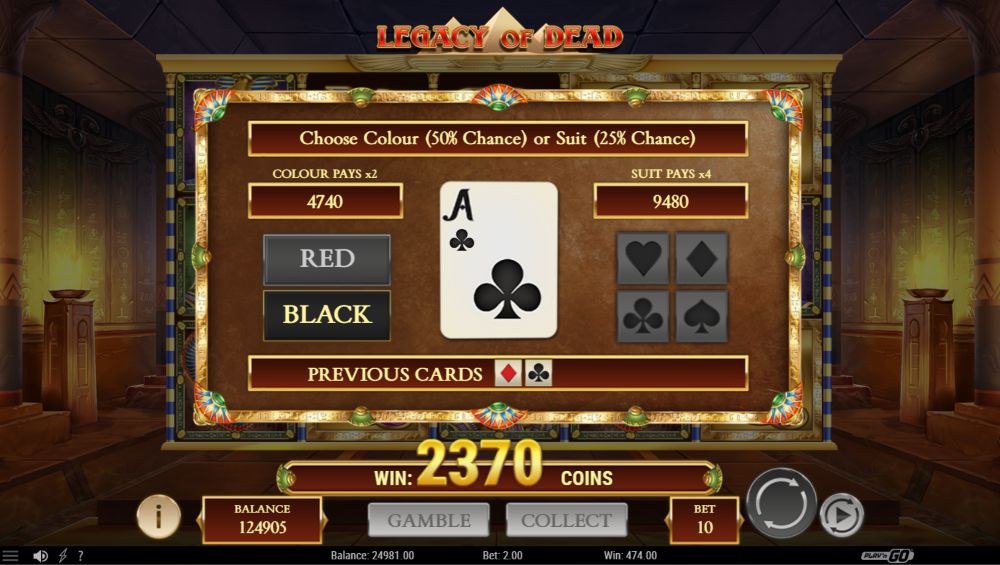1000x565 pixels.
Task: Toggle the sound speaker icon
Action: click(x=40, y=556)
